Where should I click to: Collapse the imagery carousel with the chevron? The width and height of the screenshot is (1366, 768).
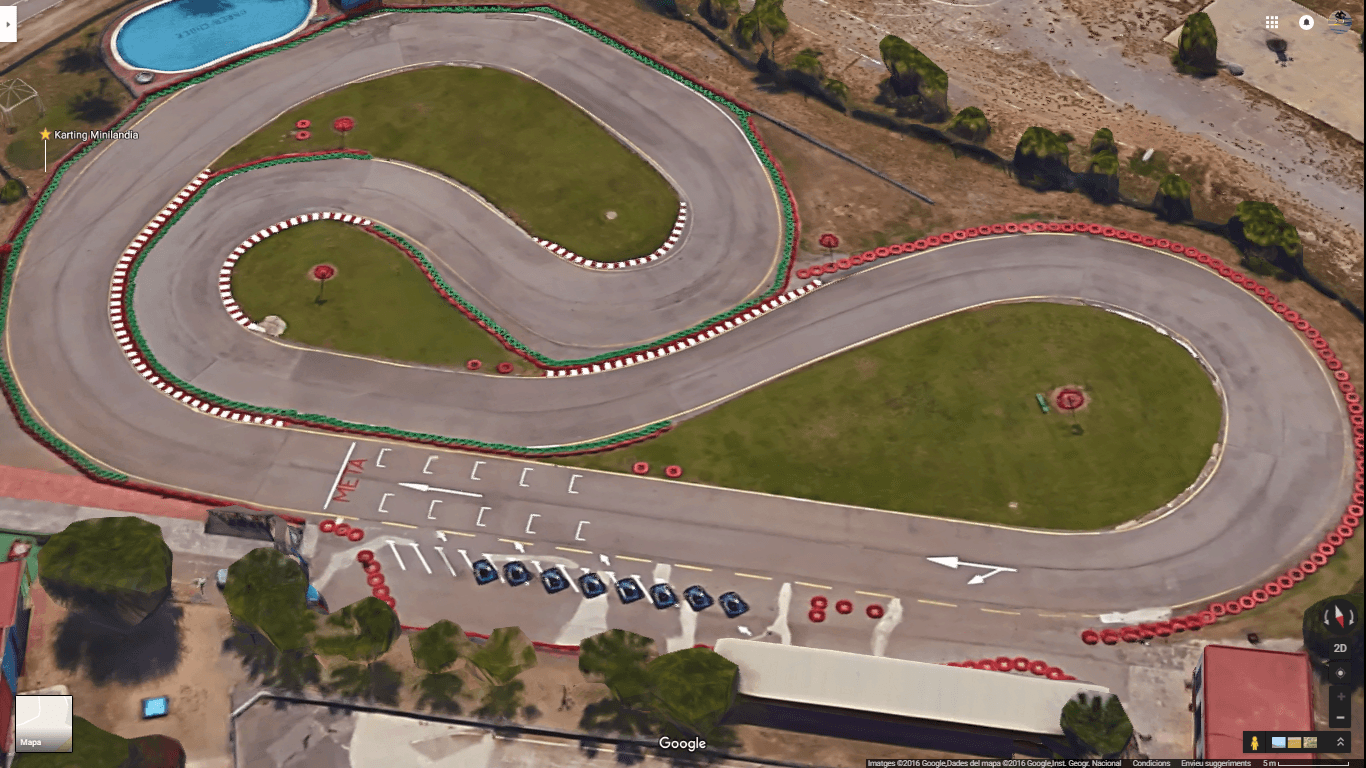click(1341, 741)
